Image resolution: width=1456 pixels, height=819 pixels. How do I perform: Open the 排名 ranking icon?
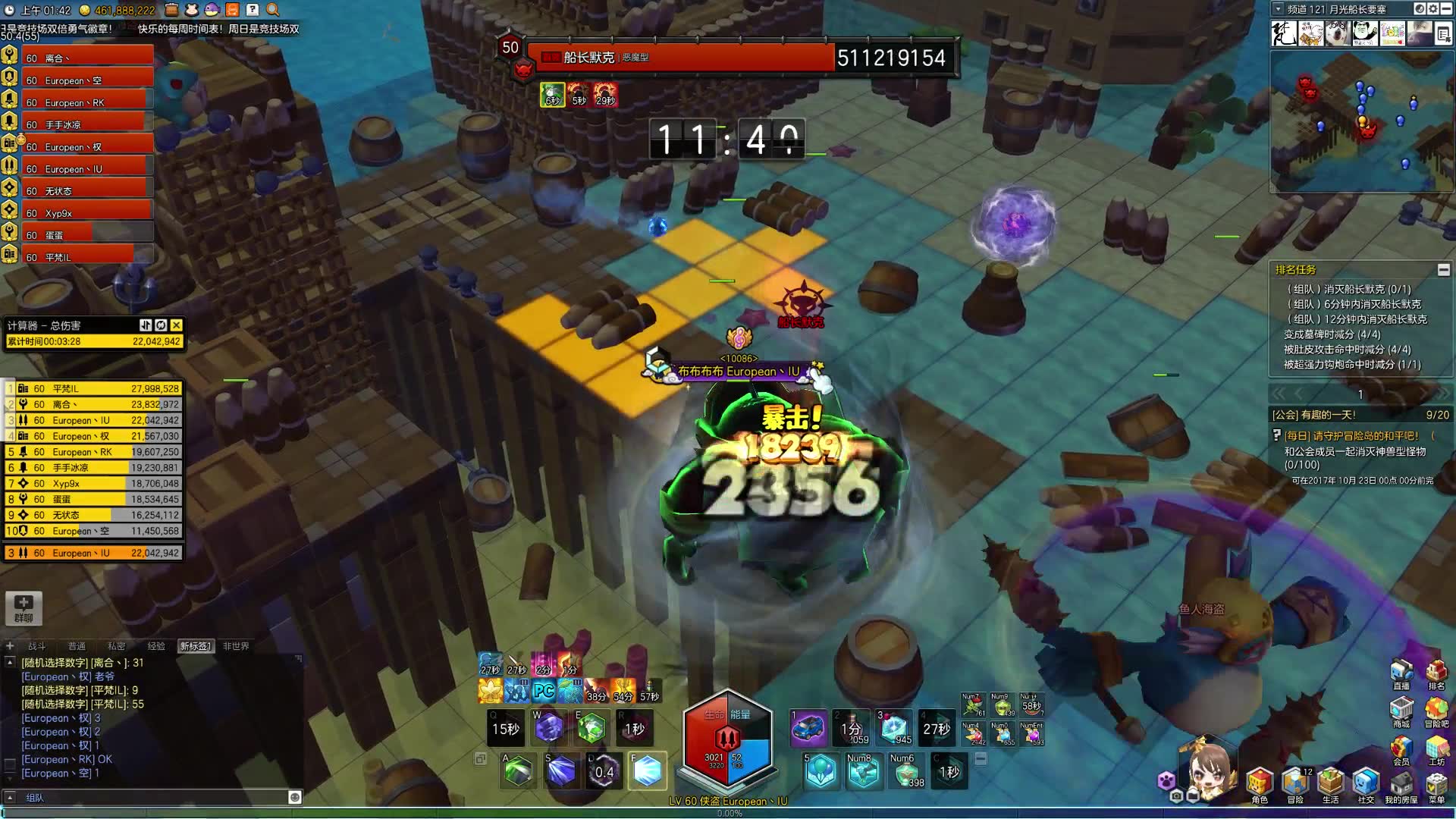pos(1436,673)
